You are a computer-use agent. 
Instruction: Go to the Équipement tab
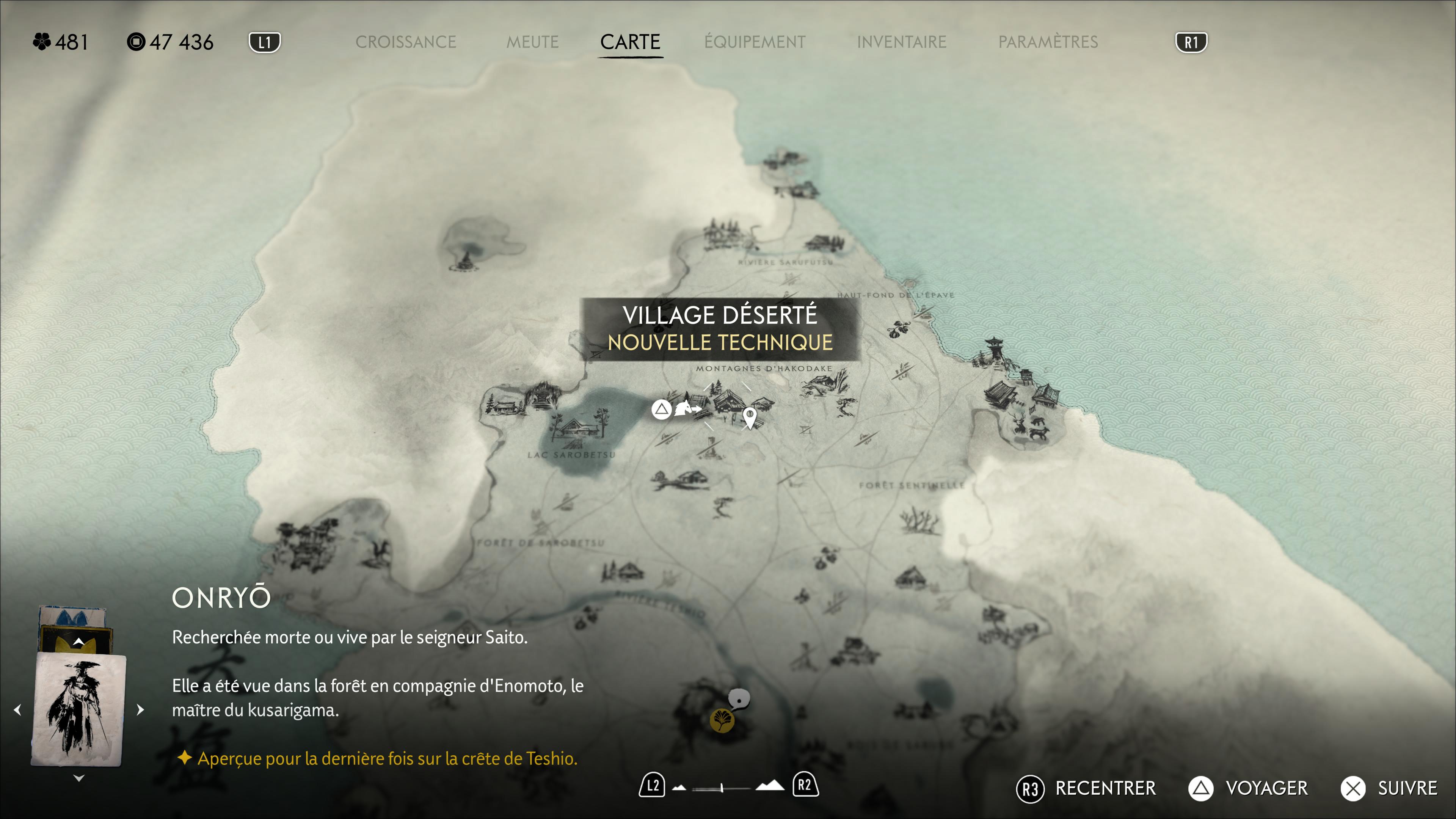pos(755,42)
